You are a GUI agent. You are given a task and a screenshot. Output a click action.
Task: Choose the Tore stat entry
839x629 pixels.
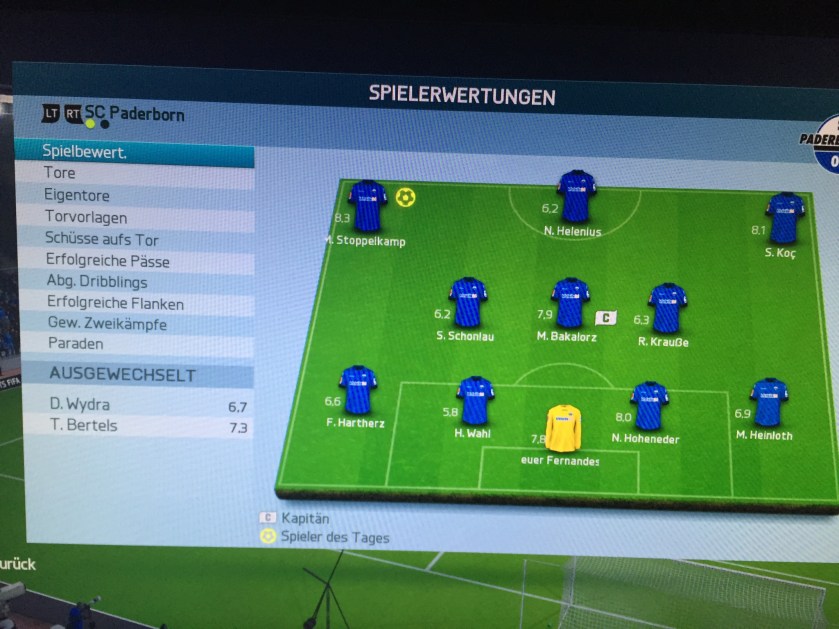point(135,174)
